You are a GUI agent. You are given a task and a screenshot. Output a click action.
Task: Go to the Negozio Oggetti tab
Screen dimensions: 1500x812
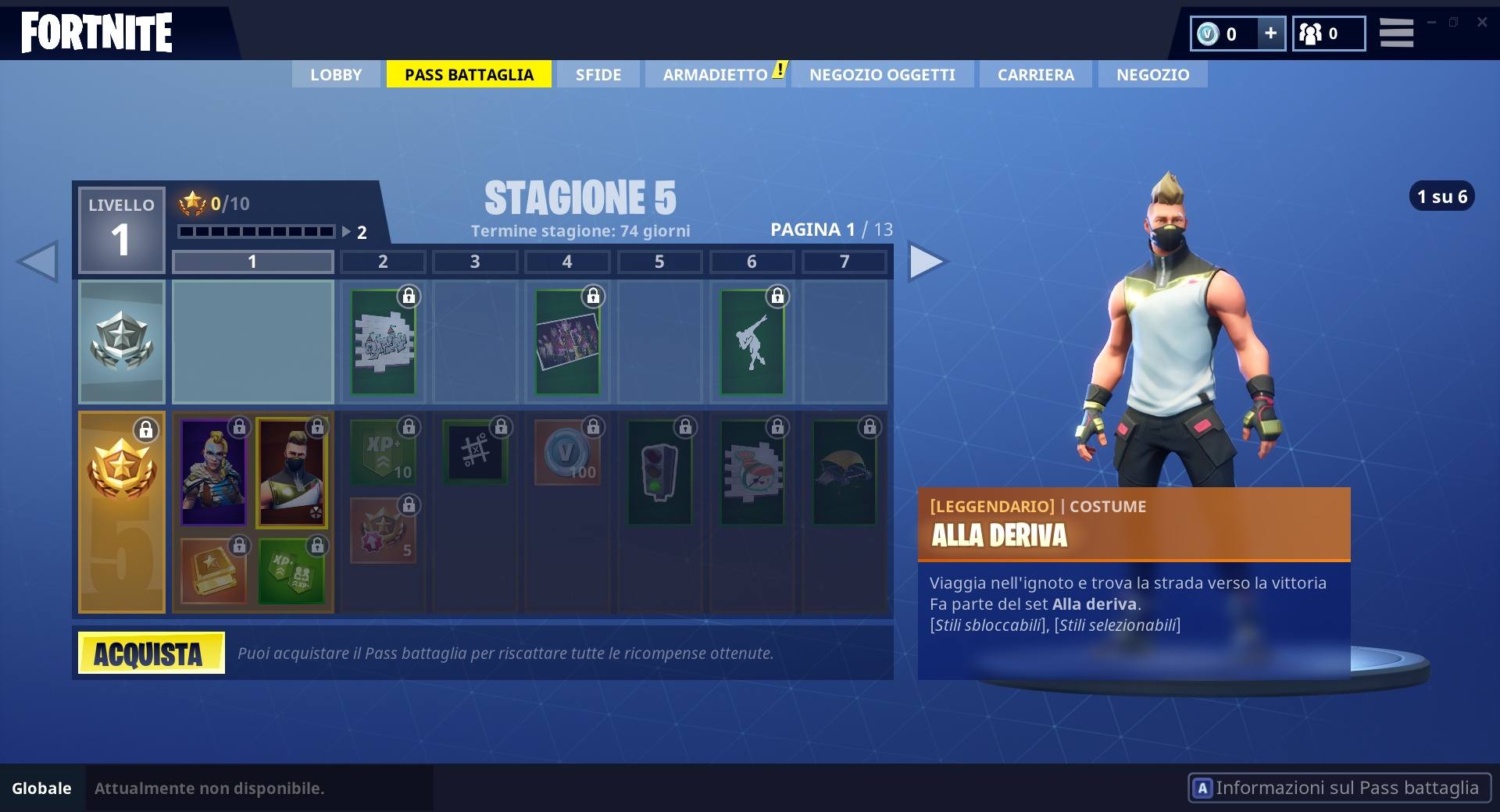coord(882,75)
